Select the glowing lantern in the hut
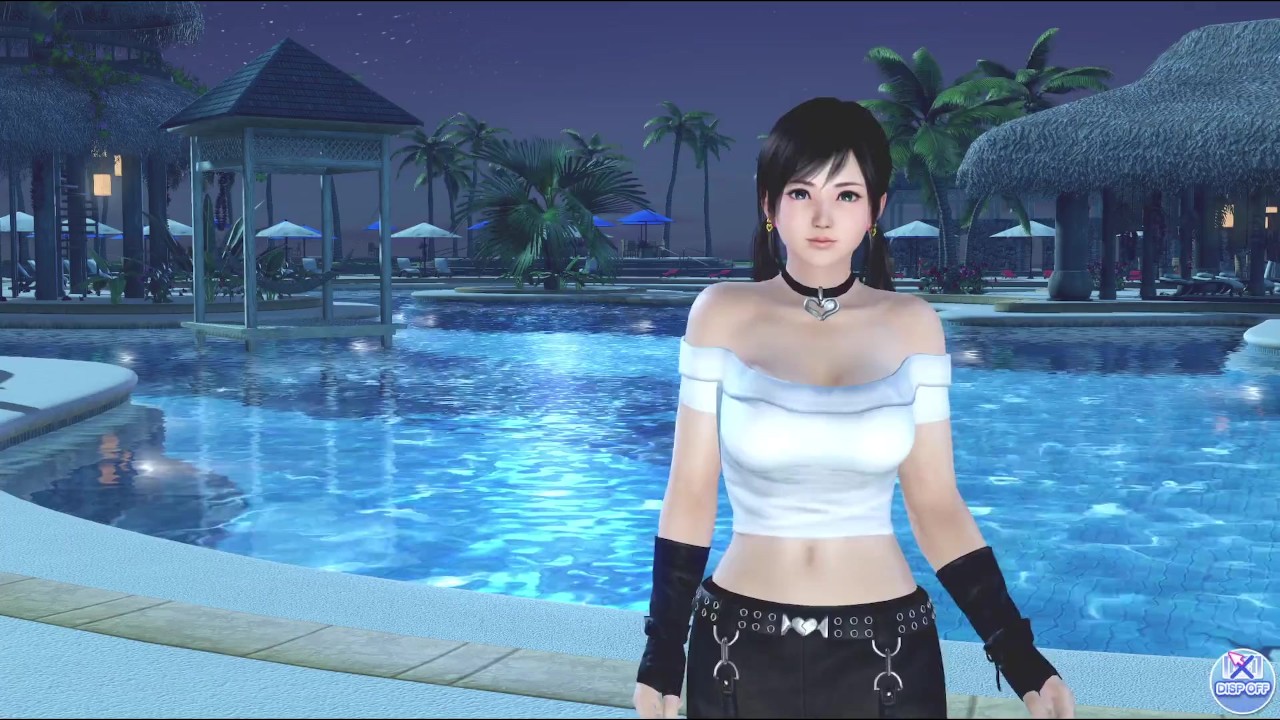The image size is (1280, 720). pyautogui.click(x=102, y=185)
